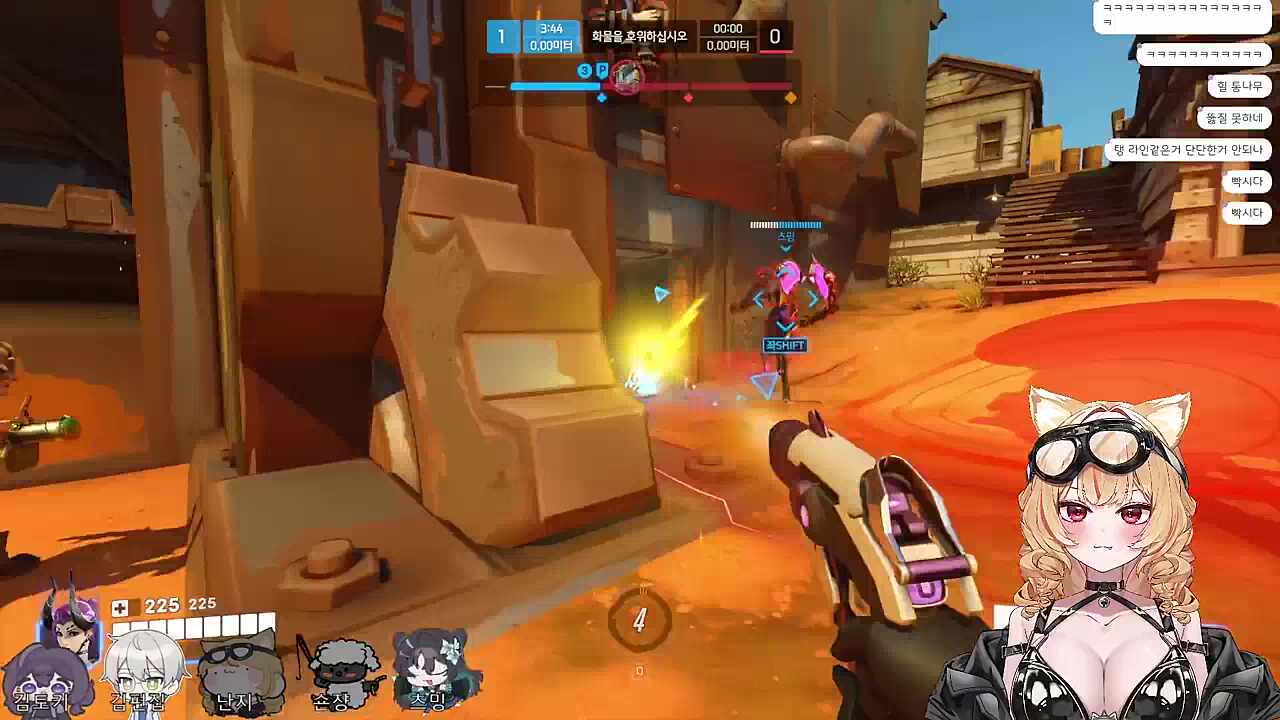Click the 3:44 timer display

tap(552, 28)
